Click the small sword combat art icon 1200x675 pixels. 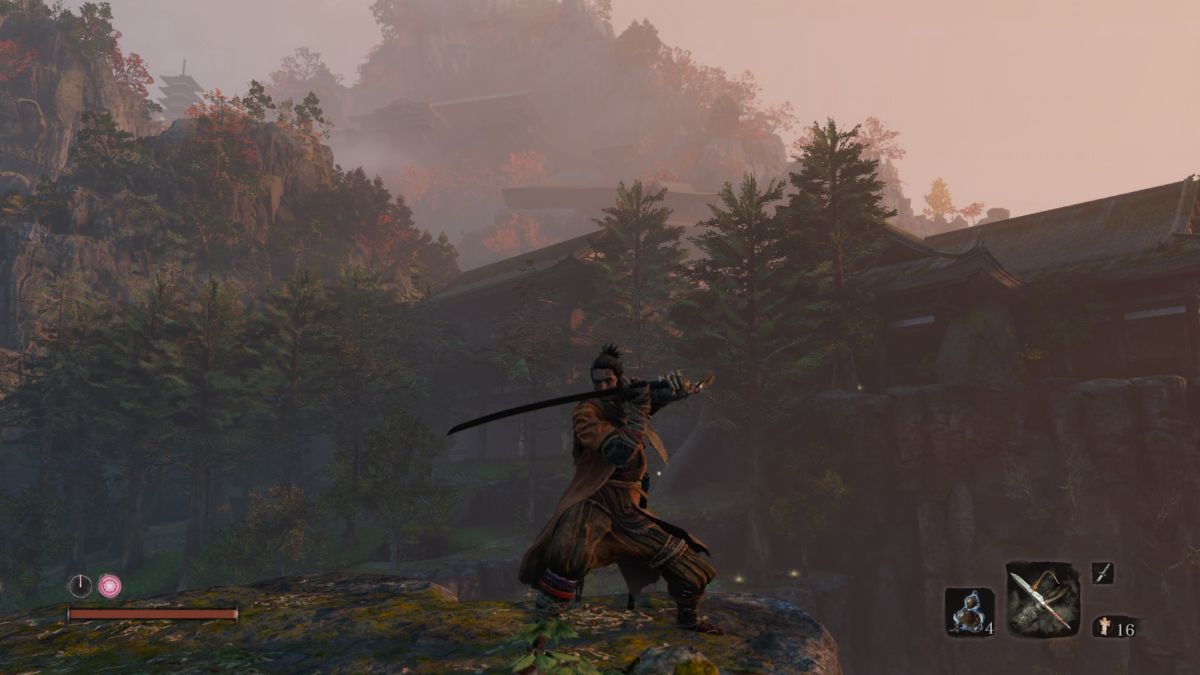(x=1102, y=573)
